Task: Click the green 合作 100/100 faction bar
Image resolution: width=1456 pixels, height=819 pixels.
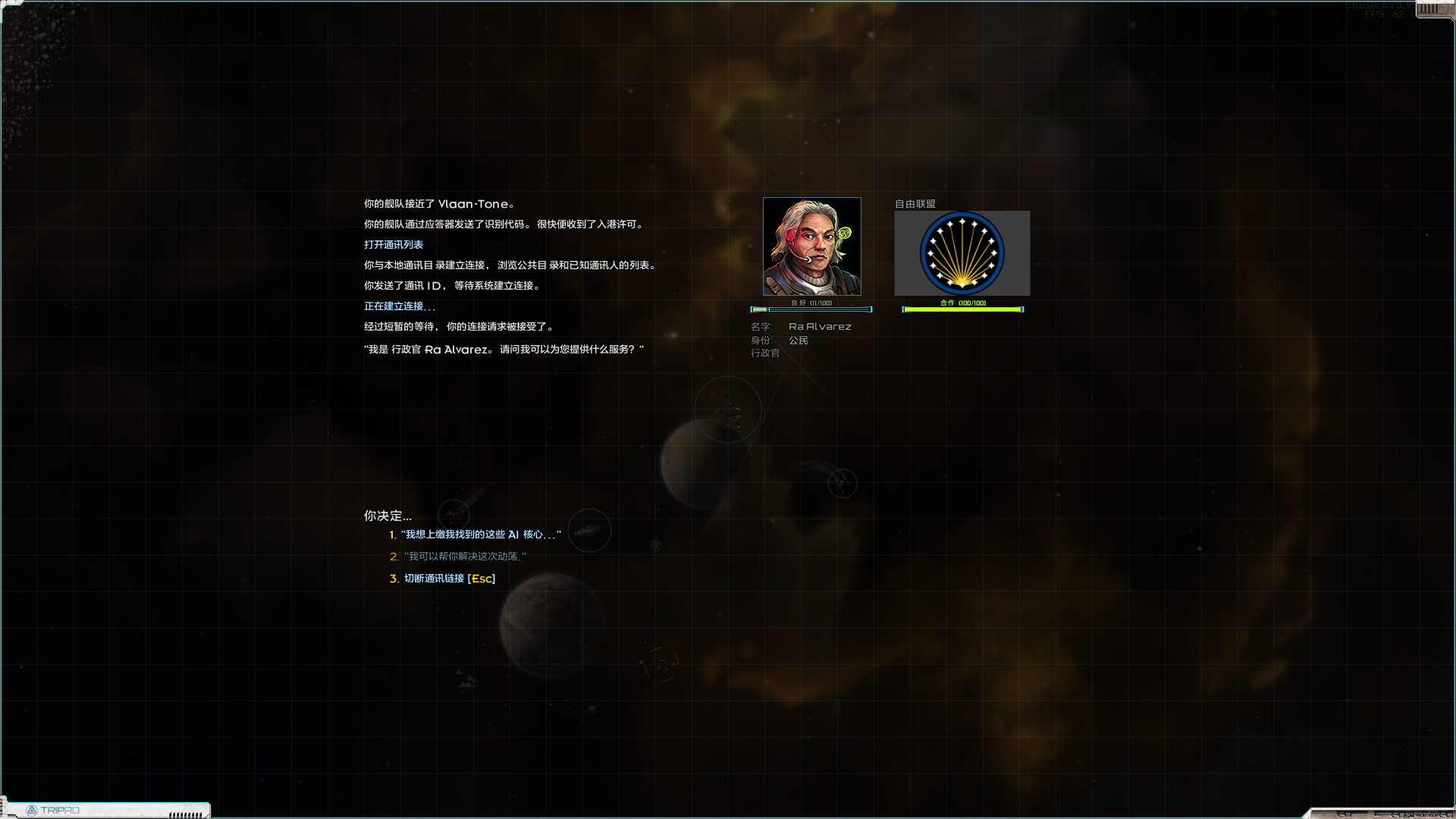Action: 962,308
